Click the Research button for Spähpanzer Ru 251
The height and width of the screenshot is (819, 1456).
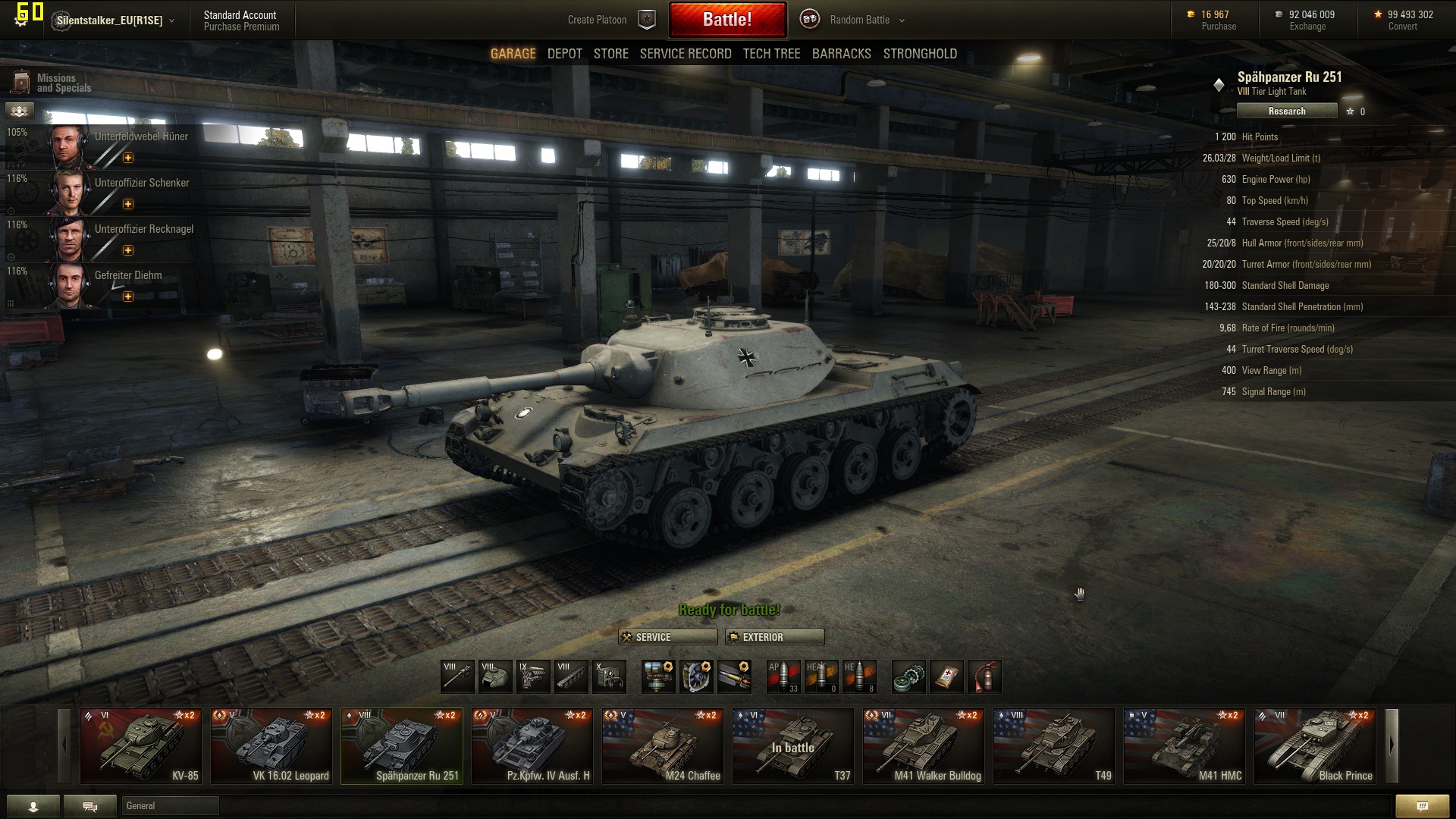(1286, 111)
